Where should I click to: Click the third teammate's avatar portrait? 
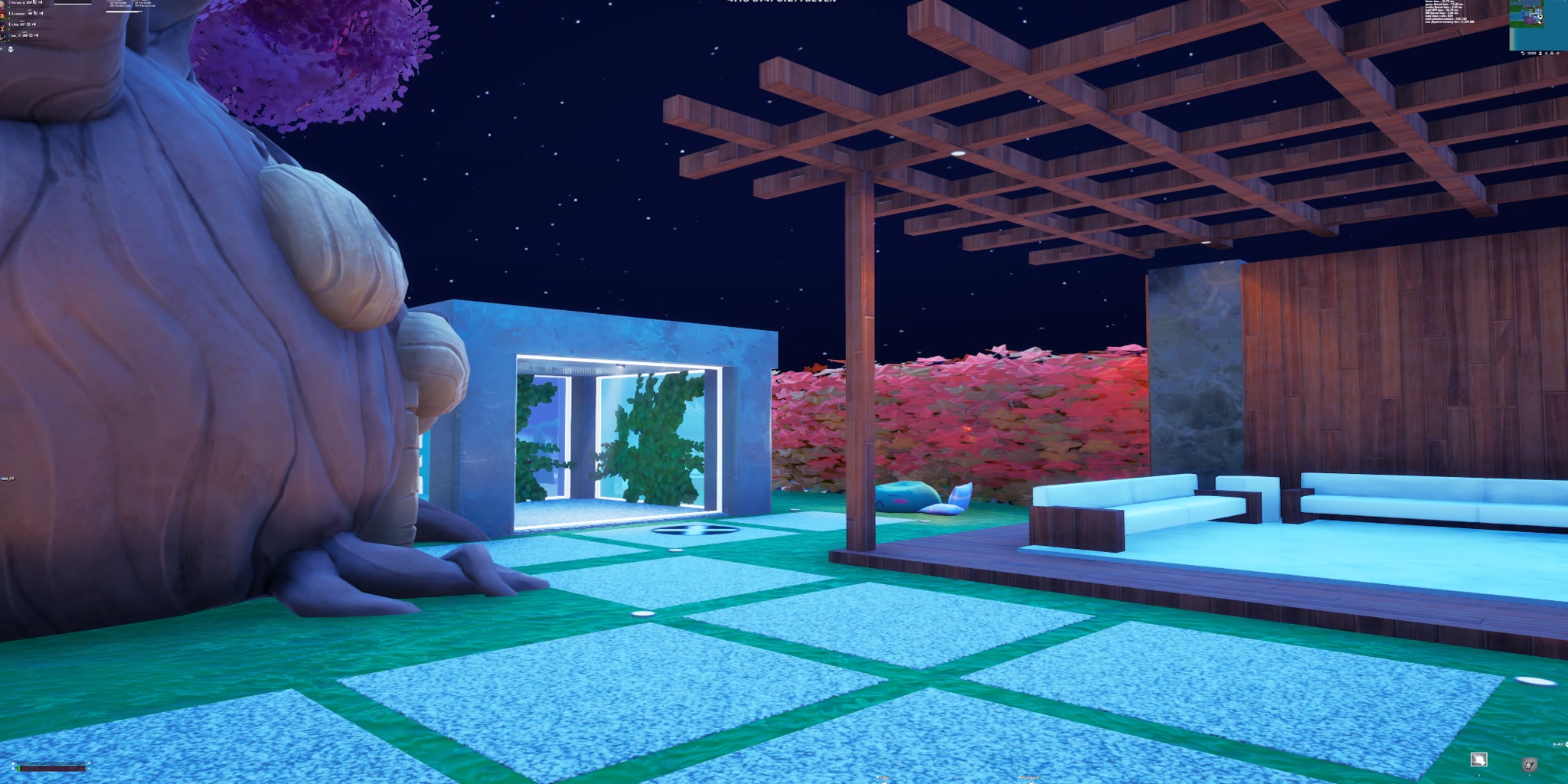(x=3, y=25)
